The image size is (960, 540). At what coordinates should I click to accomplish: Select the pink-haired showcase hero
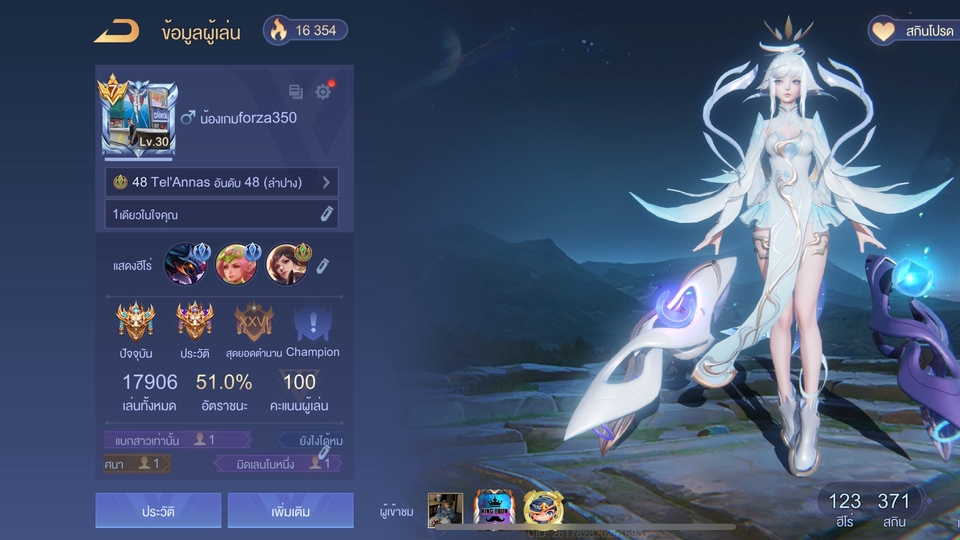(237, 264)
